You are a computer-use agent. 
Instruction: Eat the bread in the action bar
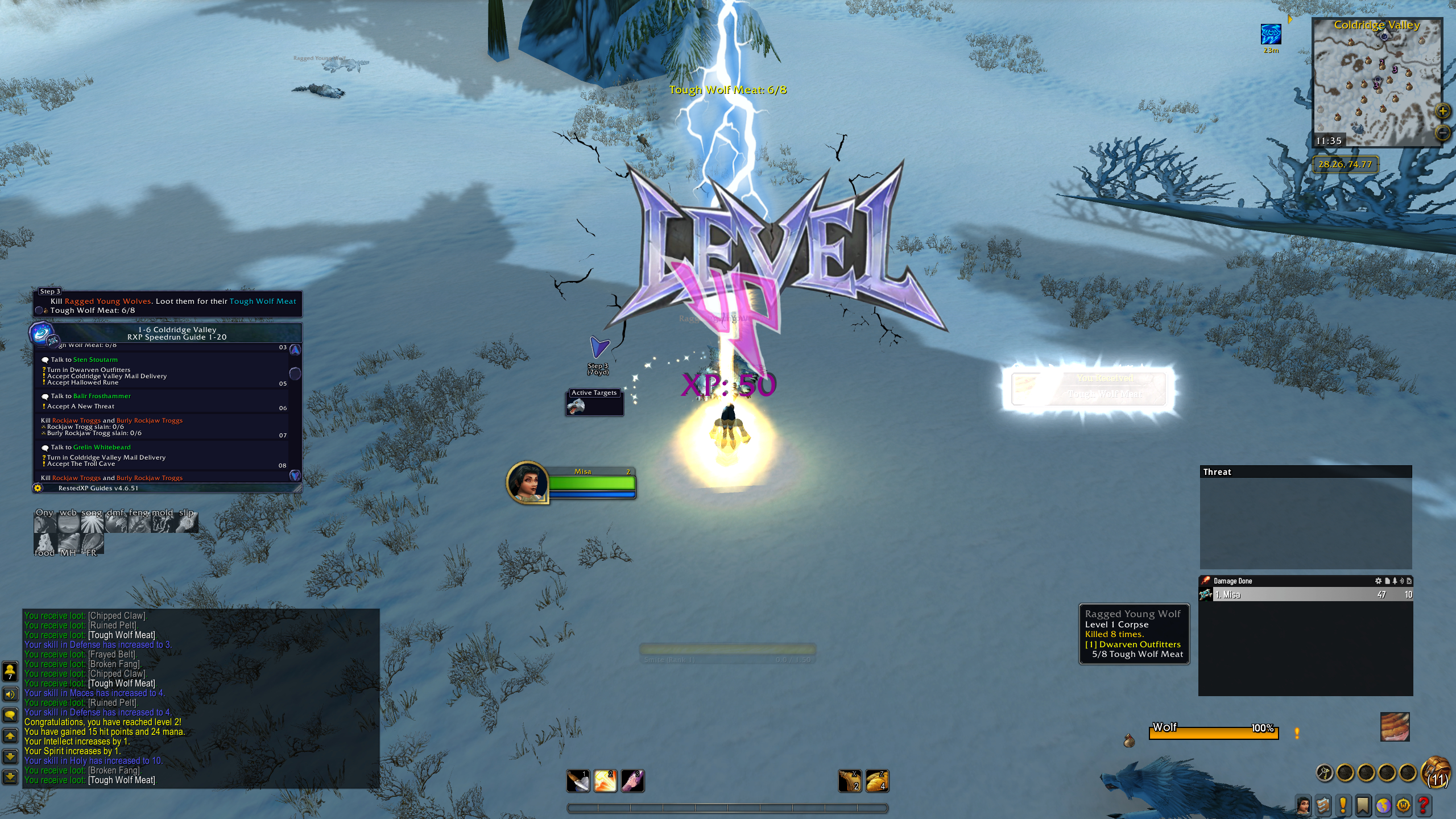pos(877,781)
